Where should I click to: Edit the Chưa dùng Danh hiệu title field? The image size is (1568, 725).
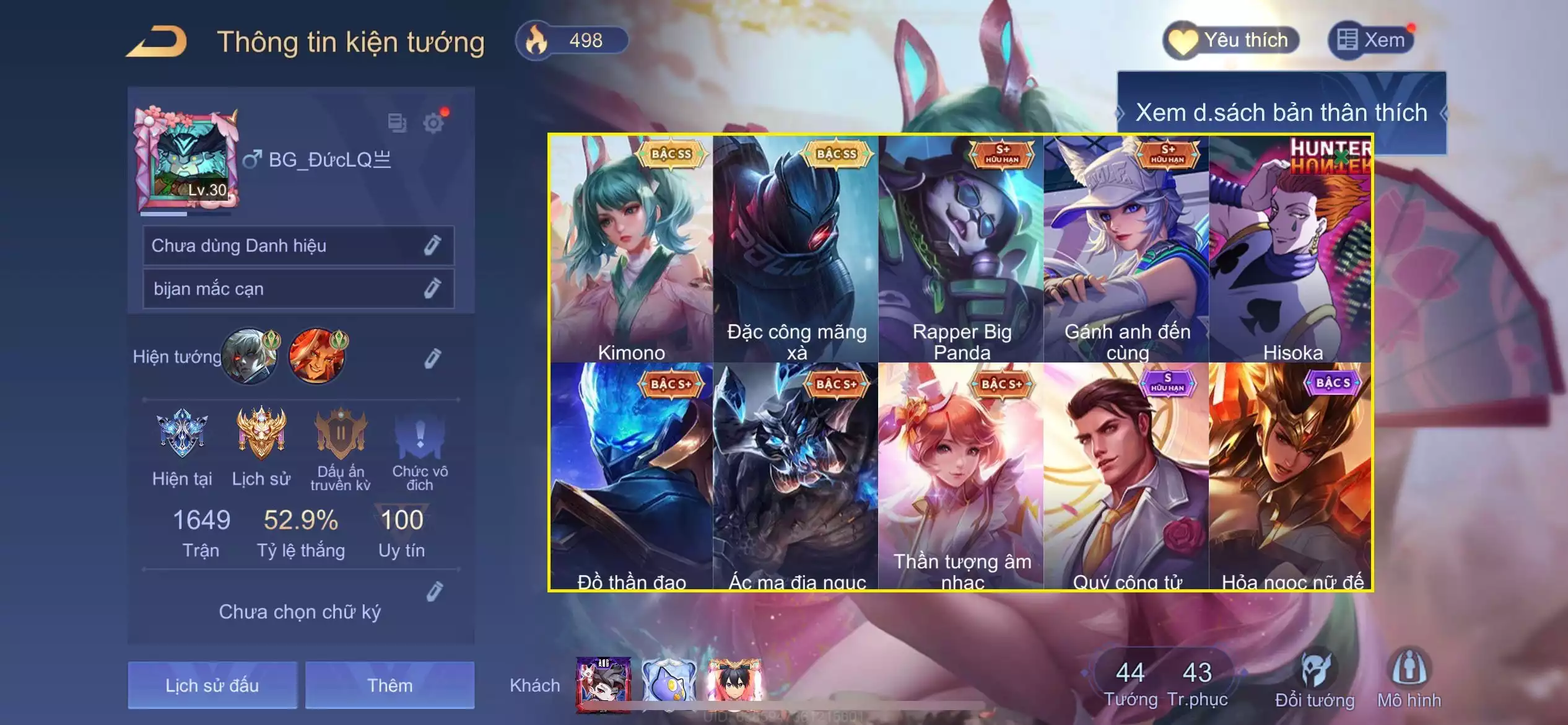pos(432,245)
